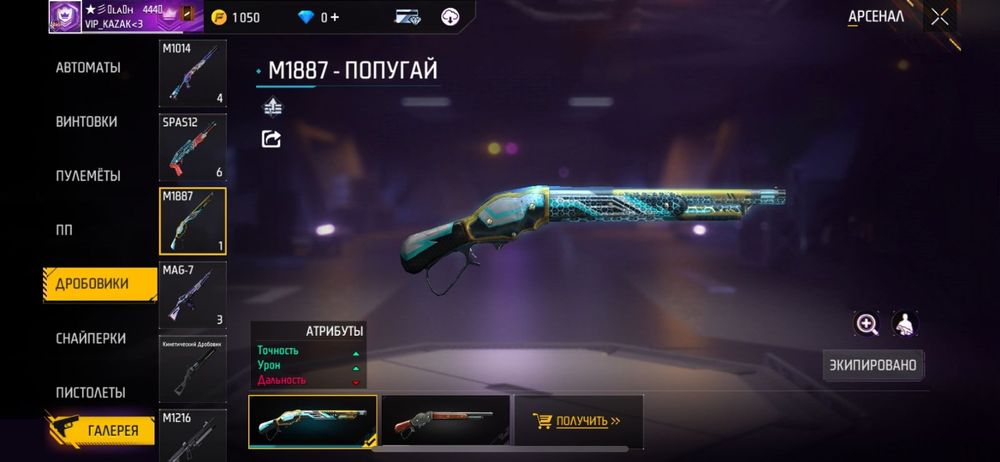Close the Арсенал screen

click(x=939, y=16)
